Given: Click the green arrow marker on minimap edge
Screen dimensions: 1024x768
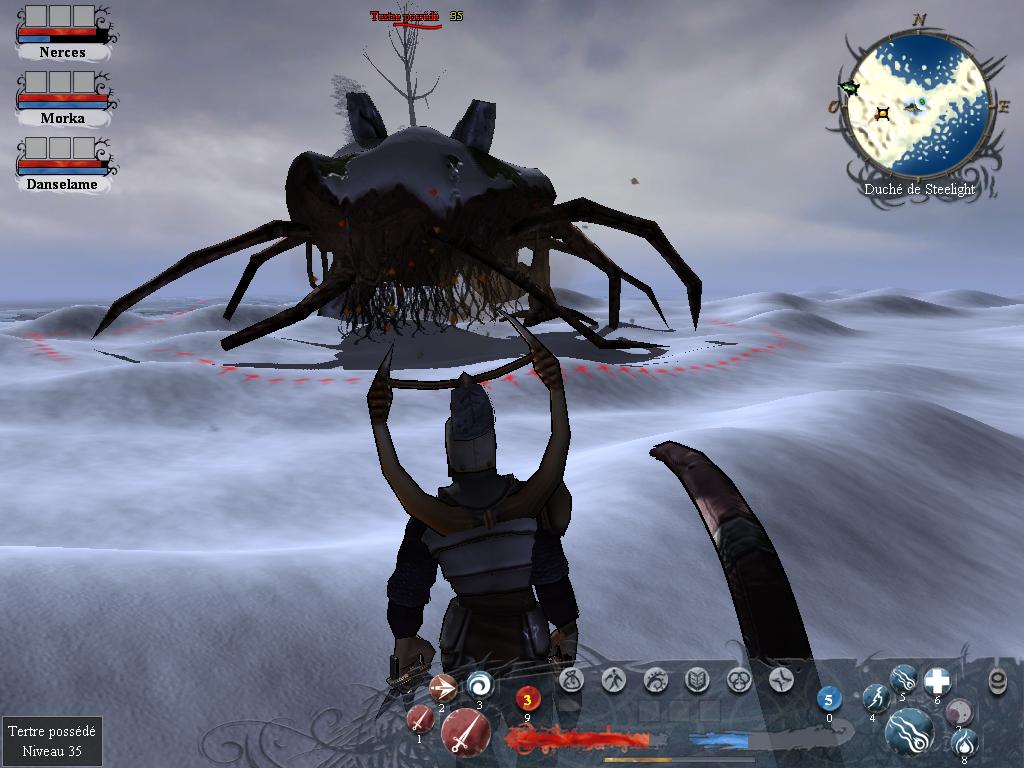Looking at the screenshot, I should coord(850,89).
